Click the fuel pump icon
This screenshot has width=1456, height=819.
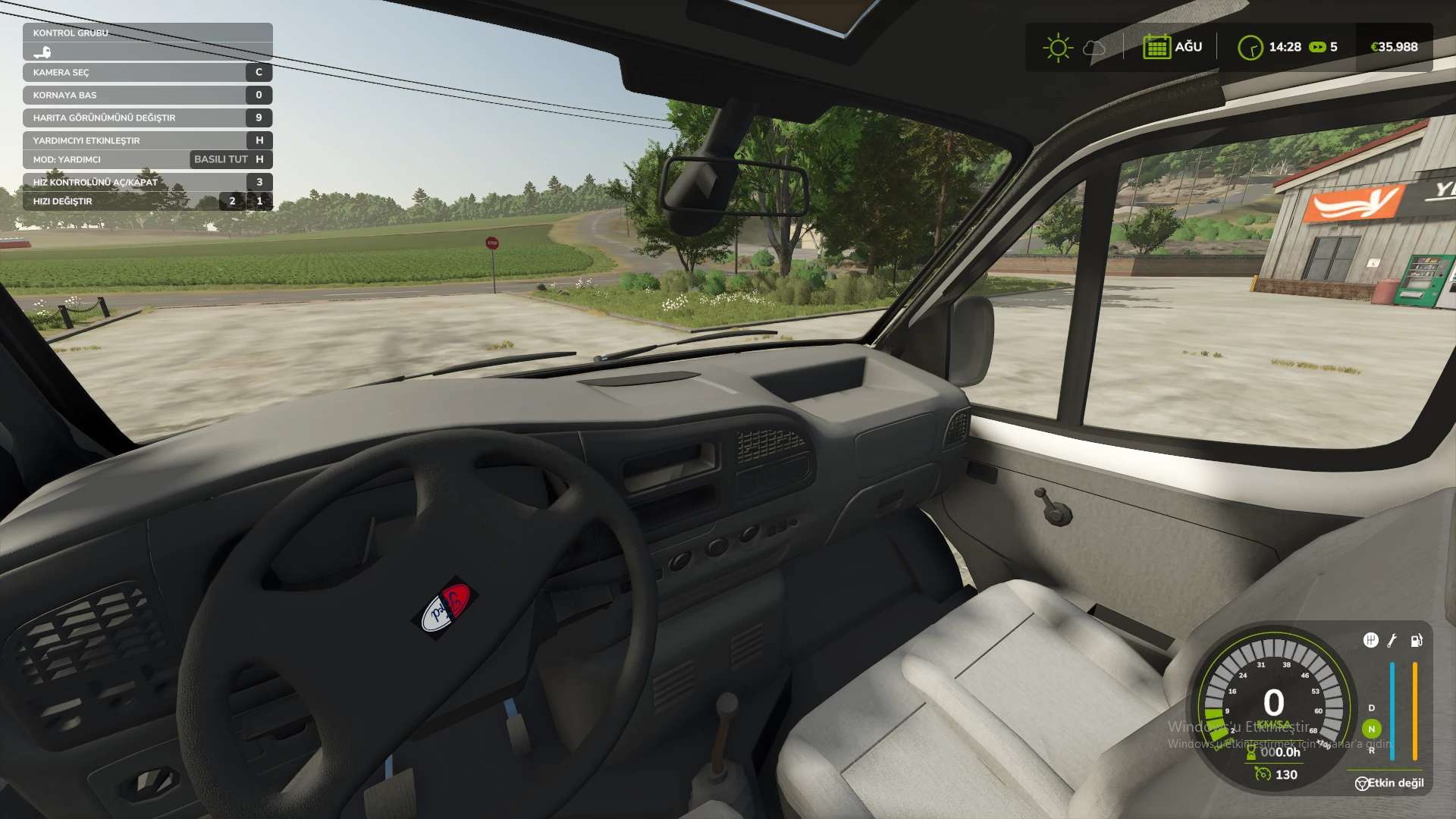1416,641
